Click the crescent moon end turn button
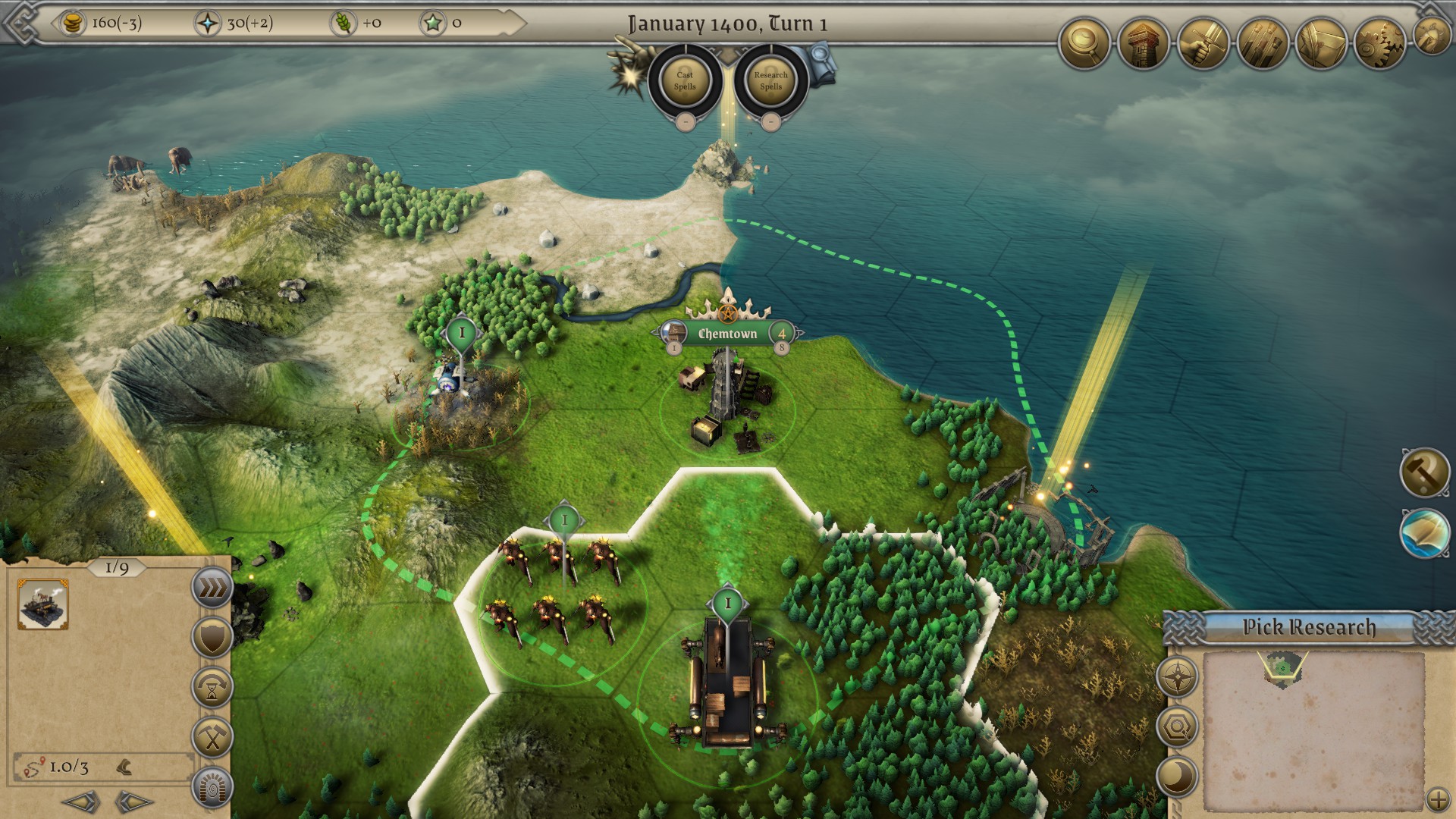Viewport: 1456px width, 819px height. click(1177, 777)
